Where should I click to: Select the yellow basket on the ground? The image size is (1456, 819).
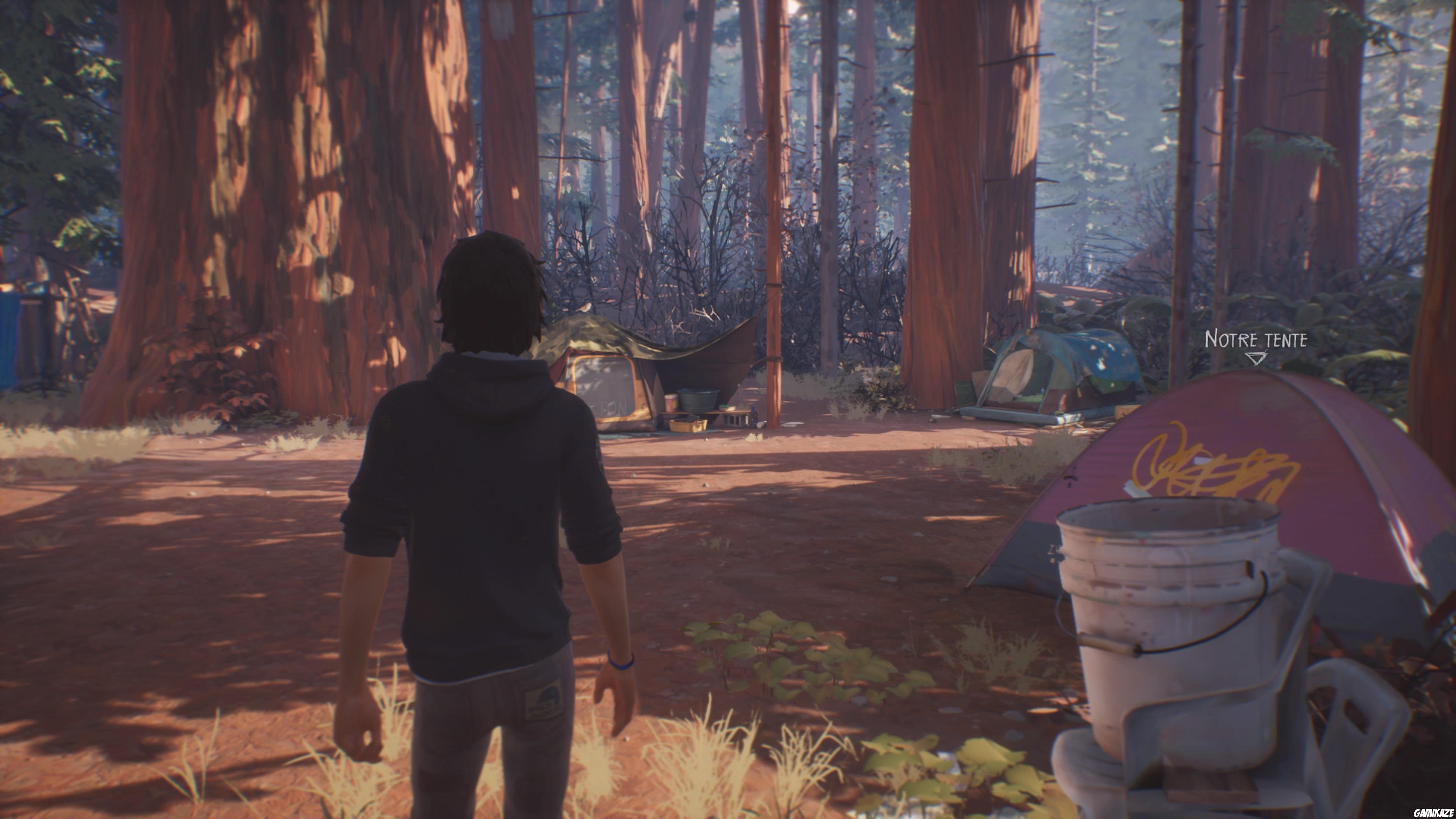[689, 425]
